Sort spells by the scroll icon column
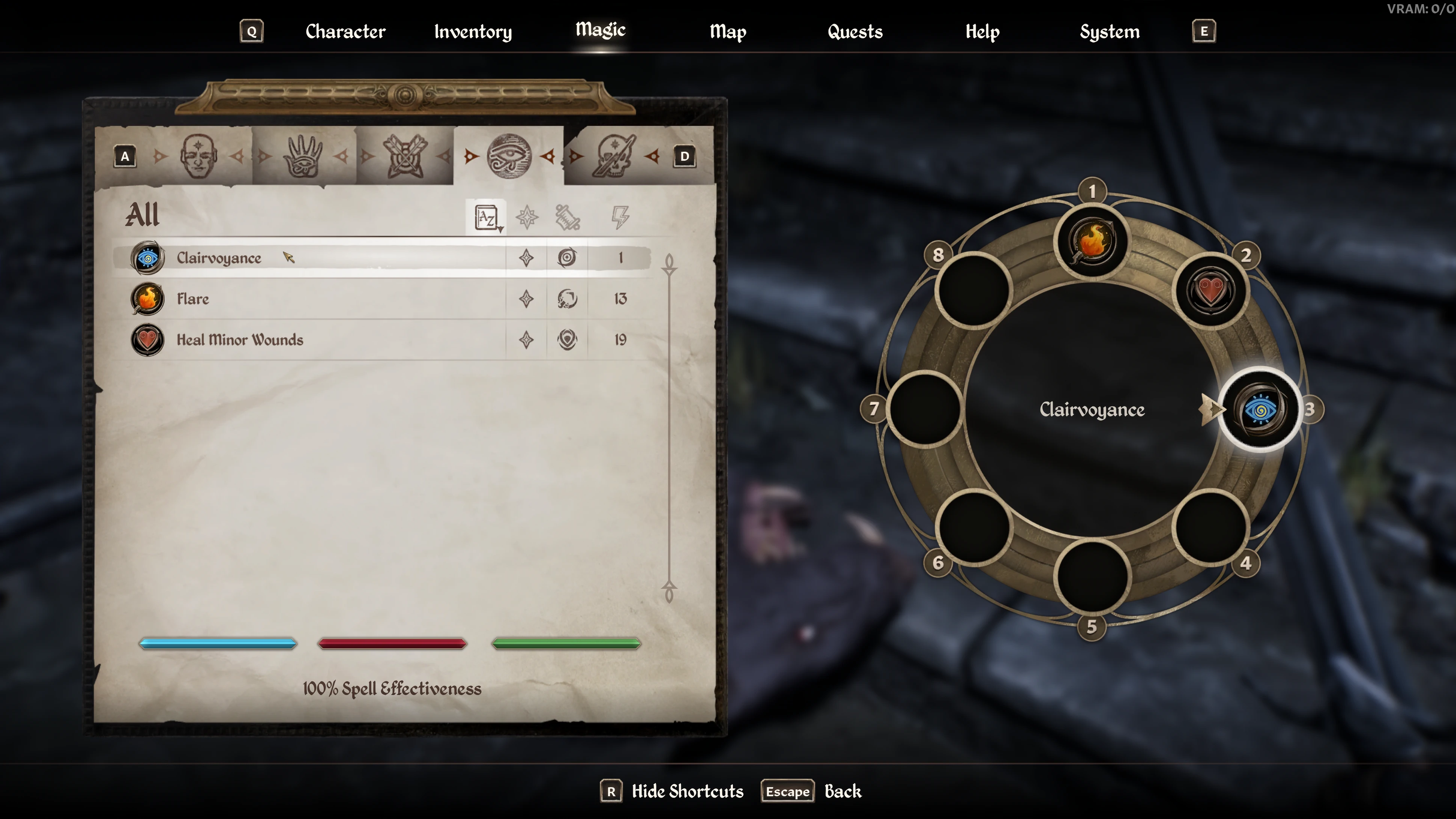1456x819 pixels. tap(567, 217)
